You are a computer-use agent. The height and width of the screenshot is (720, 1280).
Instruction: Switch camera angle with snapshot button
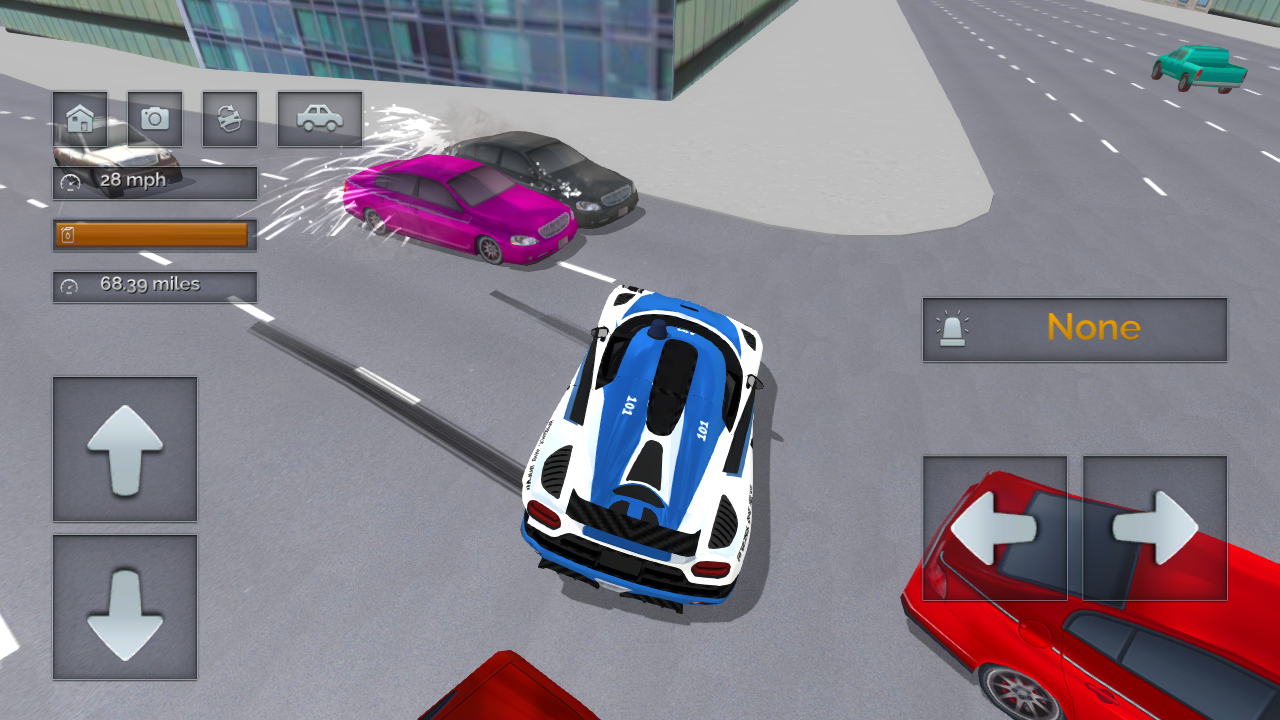[155, 118]
